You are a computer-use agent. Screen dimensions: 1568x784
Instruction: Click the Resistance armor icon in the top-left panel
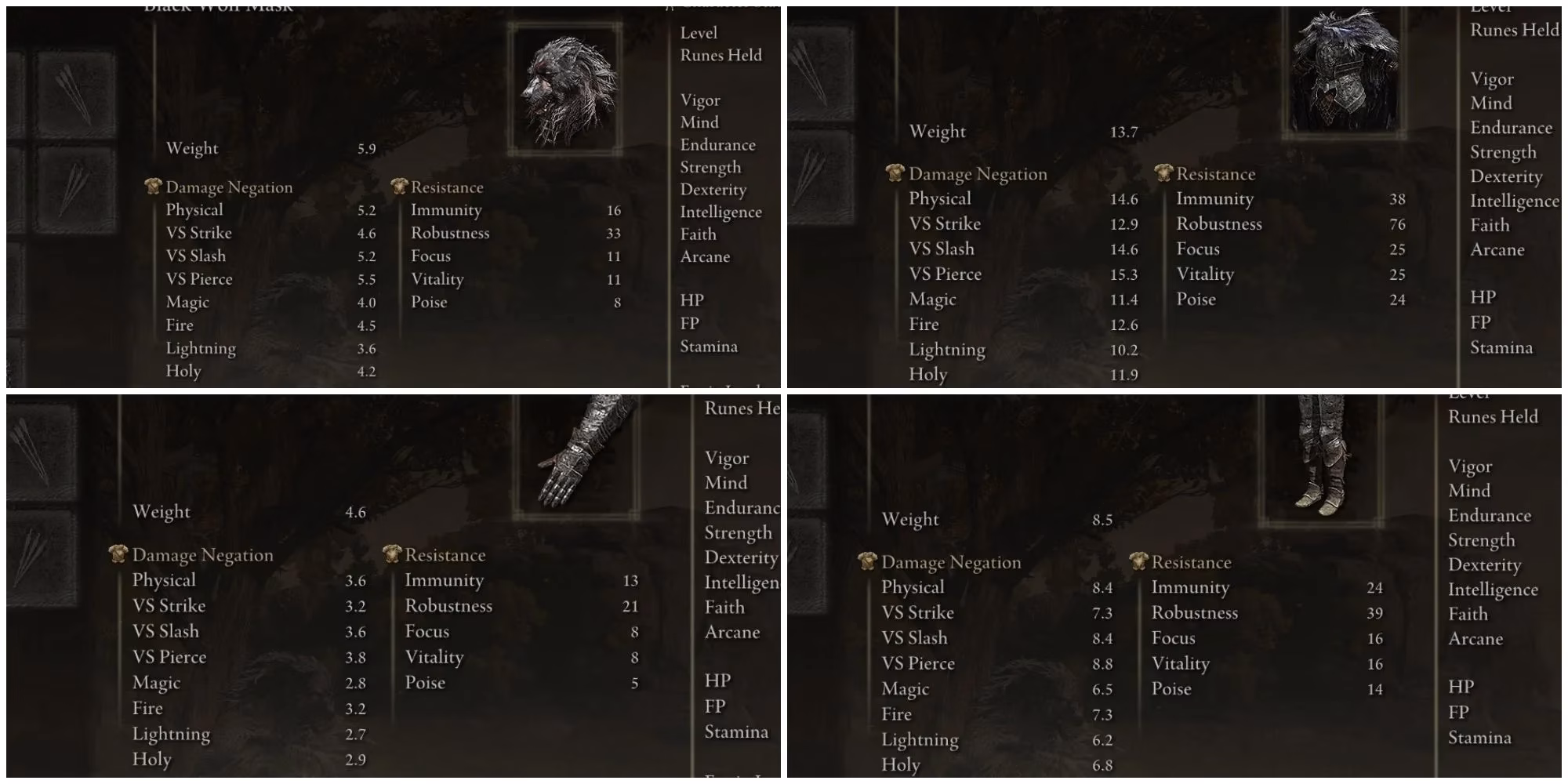(398, 187)
